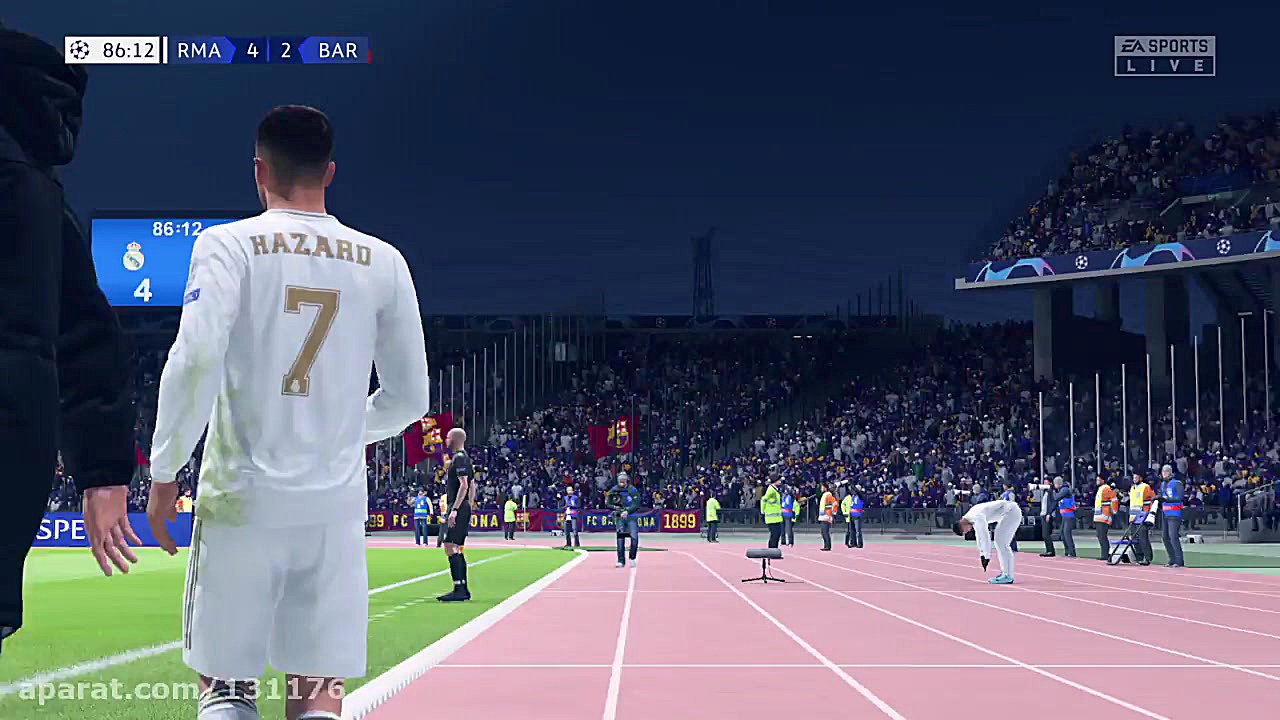Expand the RMA score section
Screen dimensions: 1280x720
pyautogui.click(x=252, y=50)
